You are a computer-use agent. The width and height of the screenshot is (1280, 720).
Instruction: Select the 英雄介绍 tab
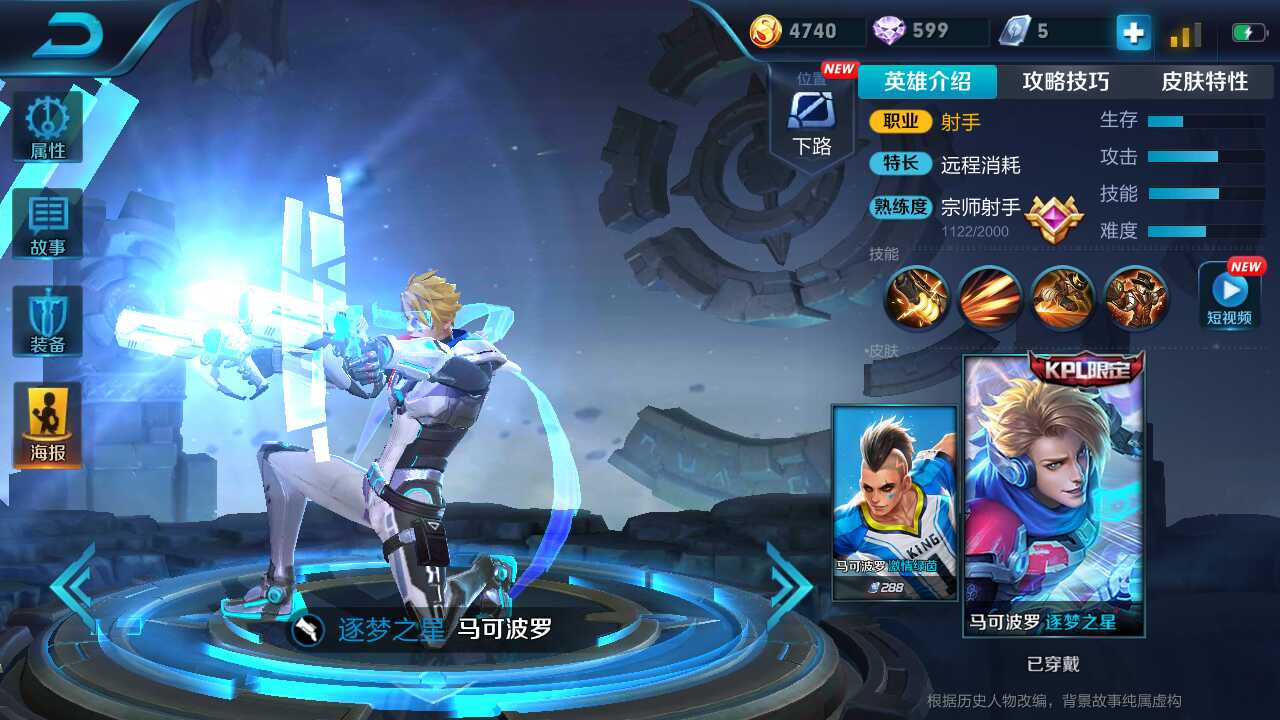pos(925,83)
